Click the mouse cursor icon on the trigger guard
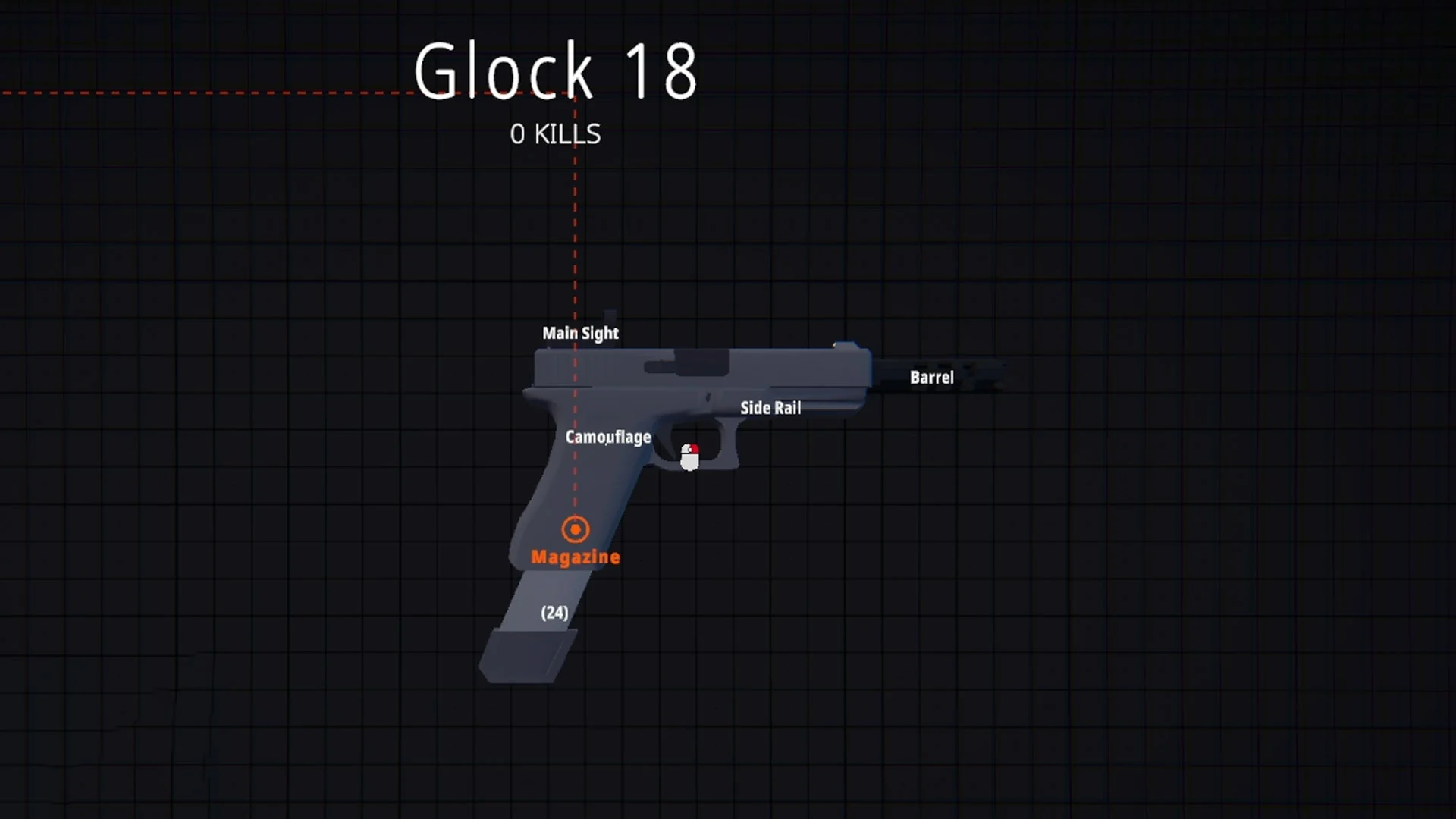Viewport: 1456px width, 819px height. [x=690, y=455]
